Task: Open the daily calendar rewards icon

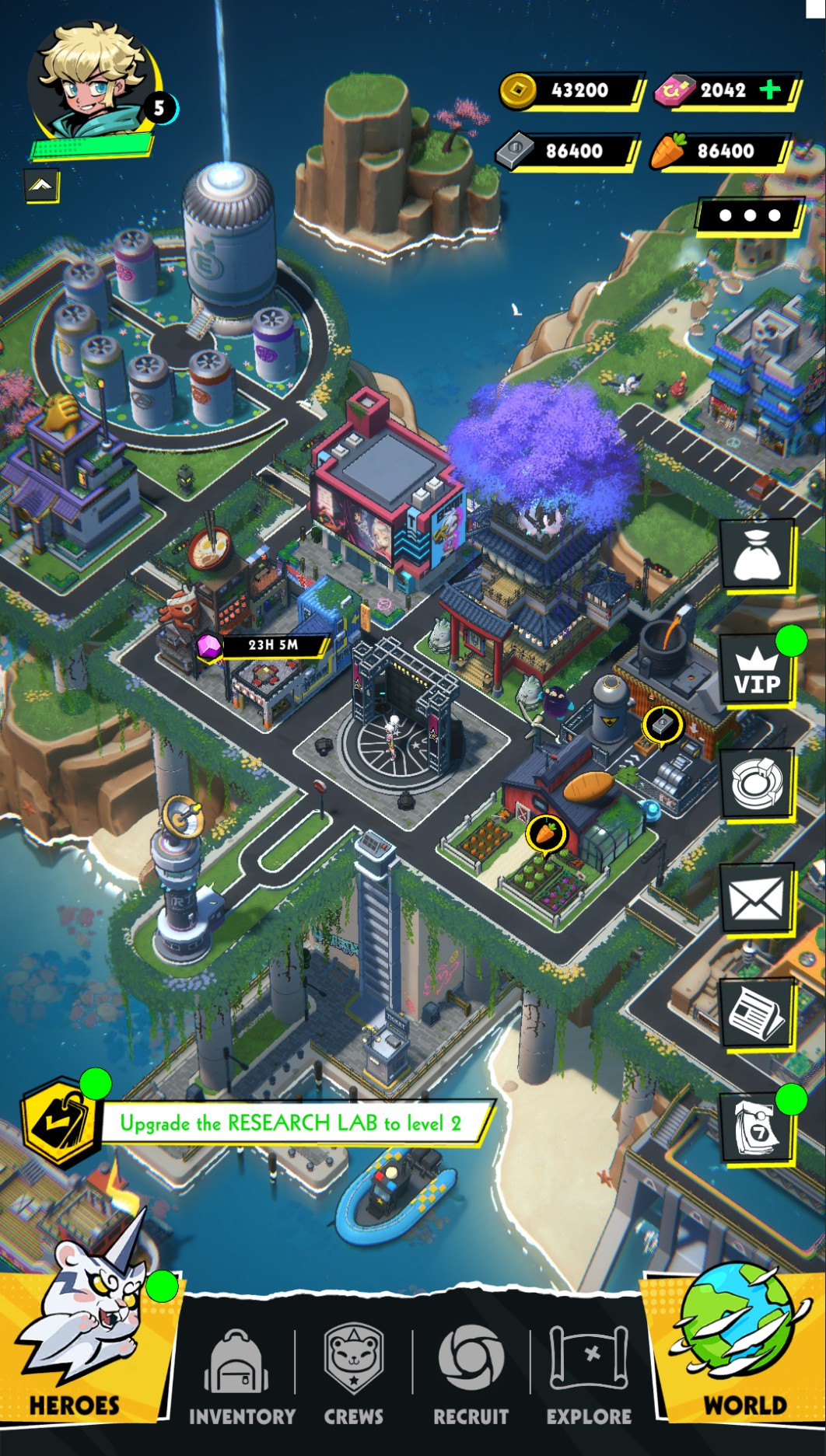Action: [x=756, y=1129]
